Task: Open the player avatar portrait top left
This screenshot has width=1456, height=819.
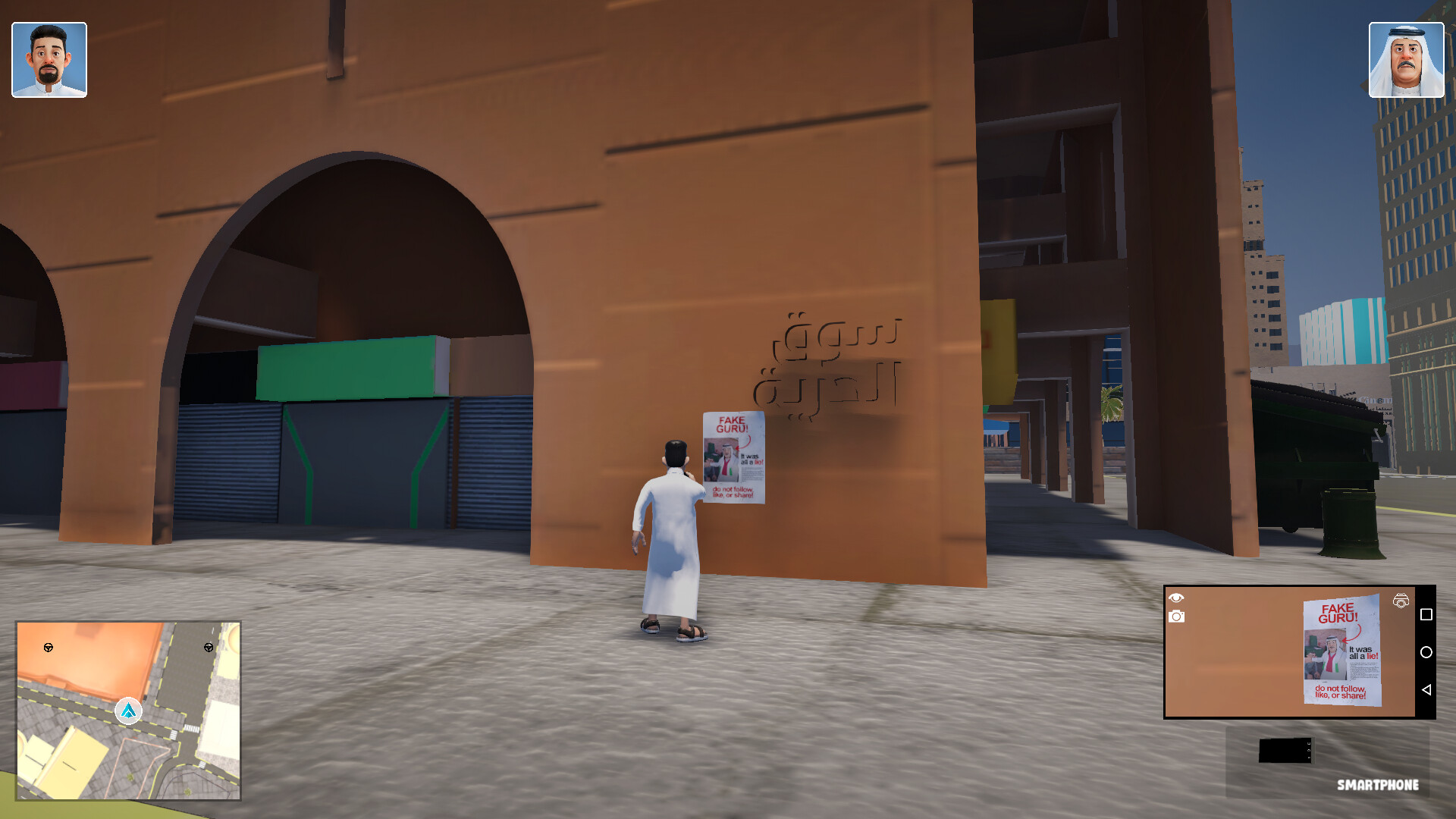Action: point(49,58)
